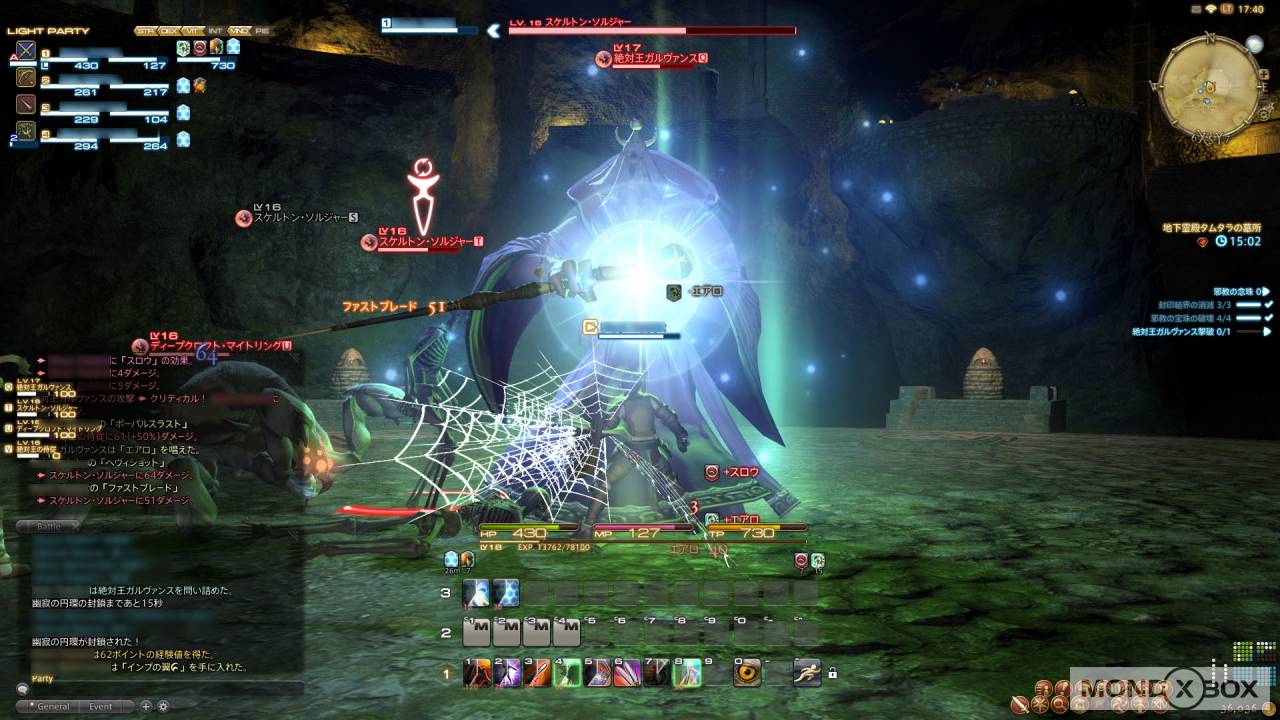Click the chat text input field
Viewport: 1280px width, 720px height.
160,689
